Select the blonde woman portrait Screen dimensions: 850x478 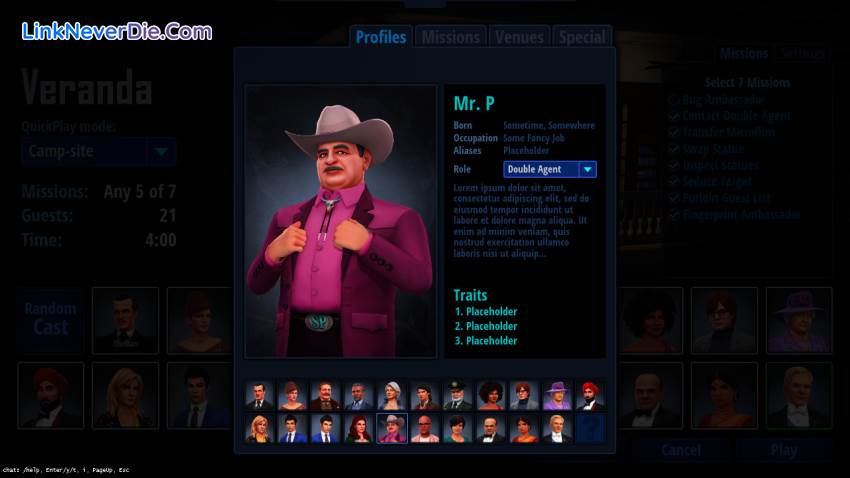[x=259, y=429]
